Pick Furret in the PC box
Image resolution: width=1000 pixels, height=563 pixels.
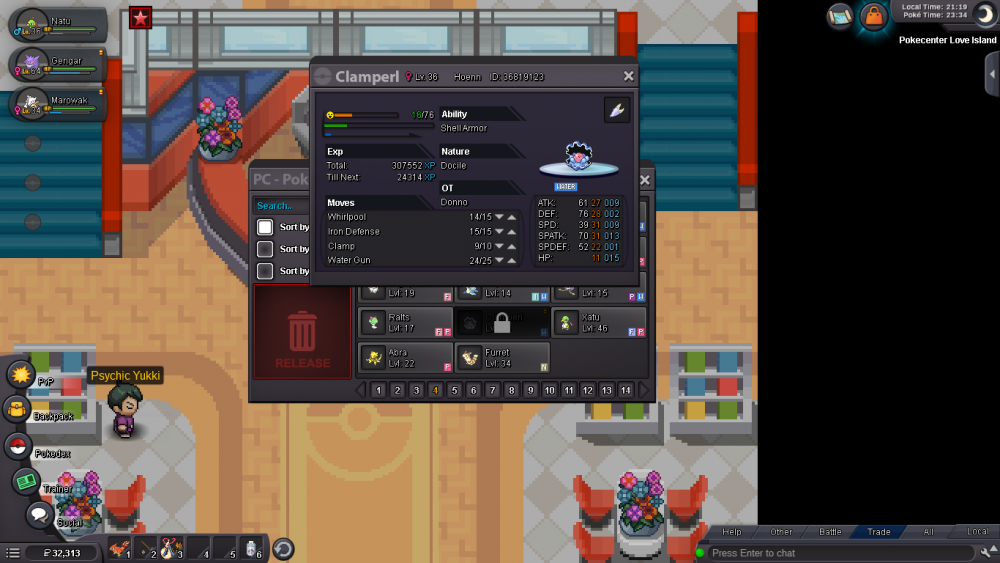coord(502,357)
